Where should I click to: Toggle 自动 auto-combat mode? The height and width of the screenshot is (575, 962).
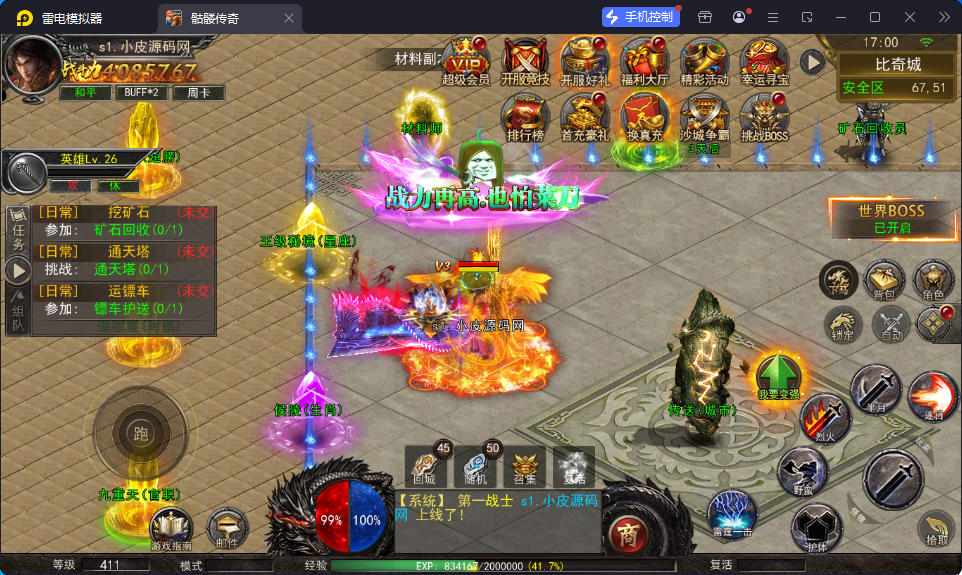pos(889,324)
